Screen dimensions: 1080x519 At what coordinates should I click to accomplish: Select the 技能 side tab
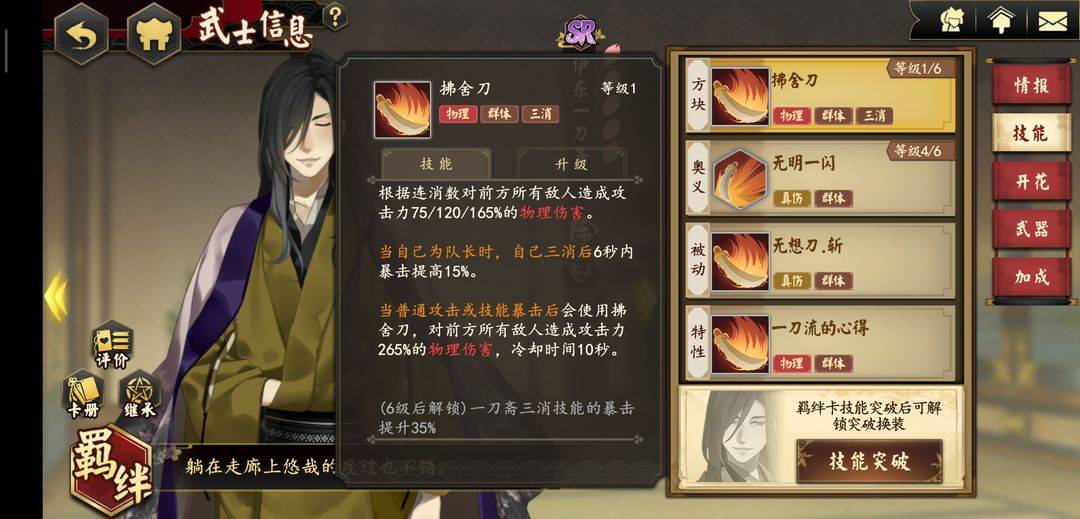coord(1030,133)
